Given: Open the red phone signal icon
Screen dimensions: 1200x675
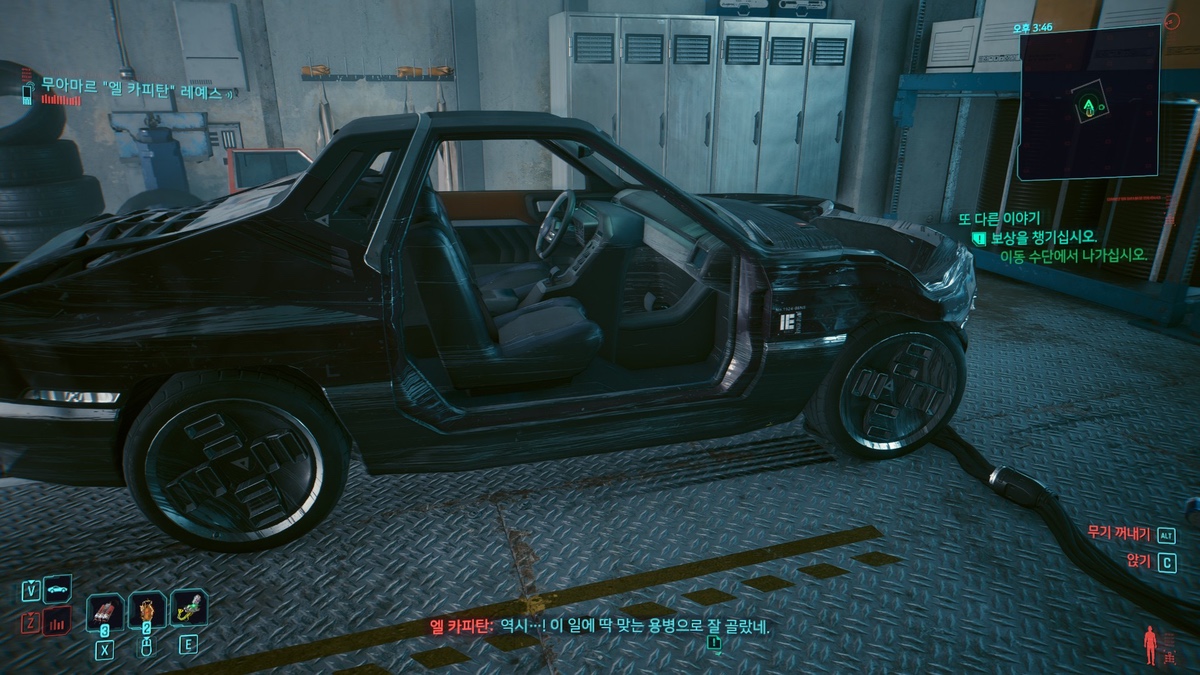Looking at the screenshot, I should 57,622.
